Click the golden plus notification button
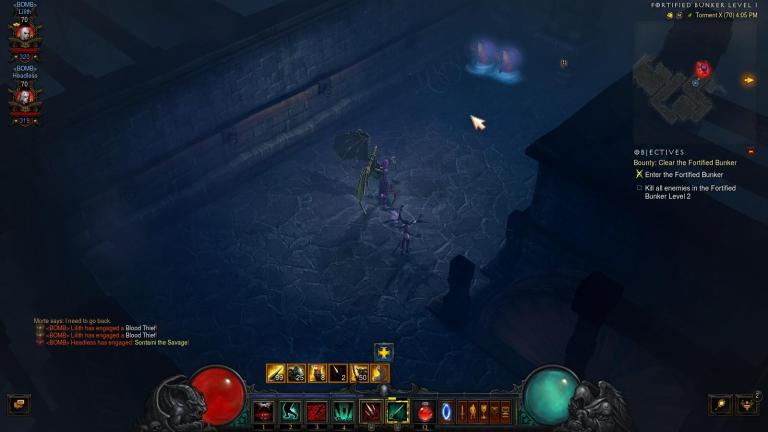This screenshot has height=432, width=768. (x=384, y=352)
